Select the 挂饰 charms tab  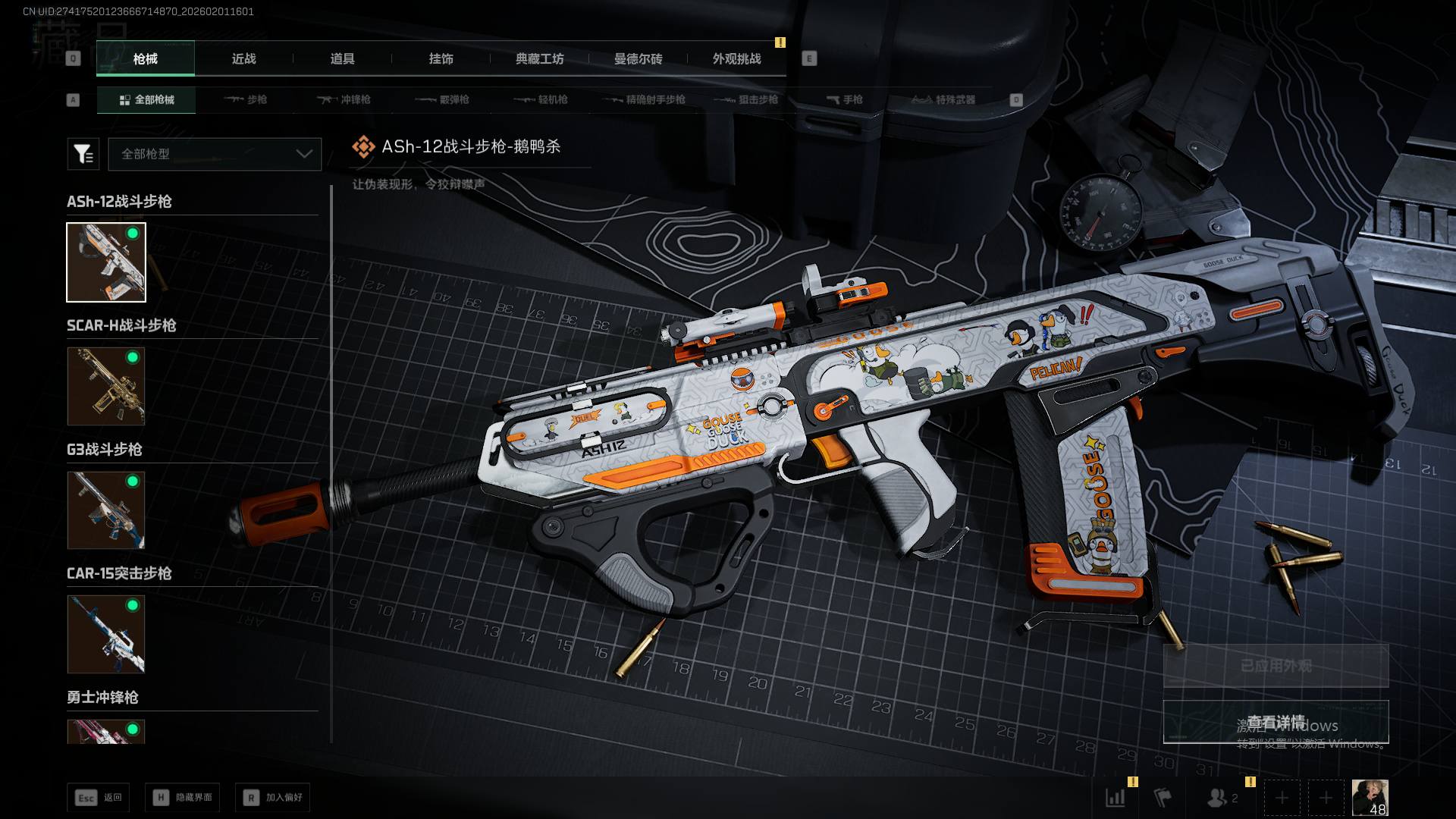pyautogui.click(x=441, y=59)
